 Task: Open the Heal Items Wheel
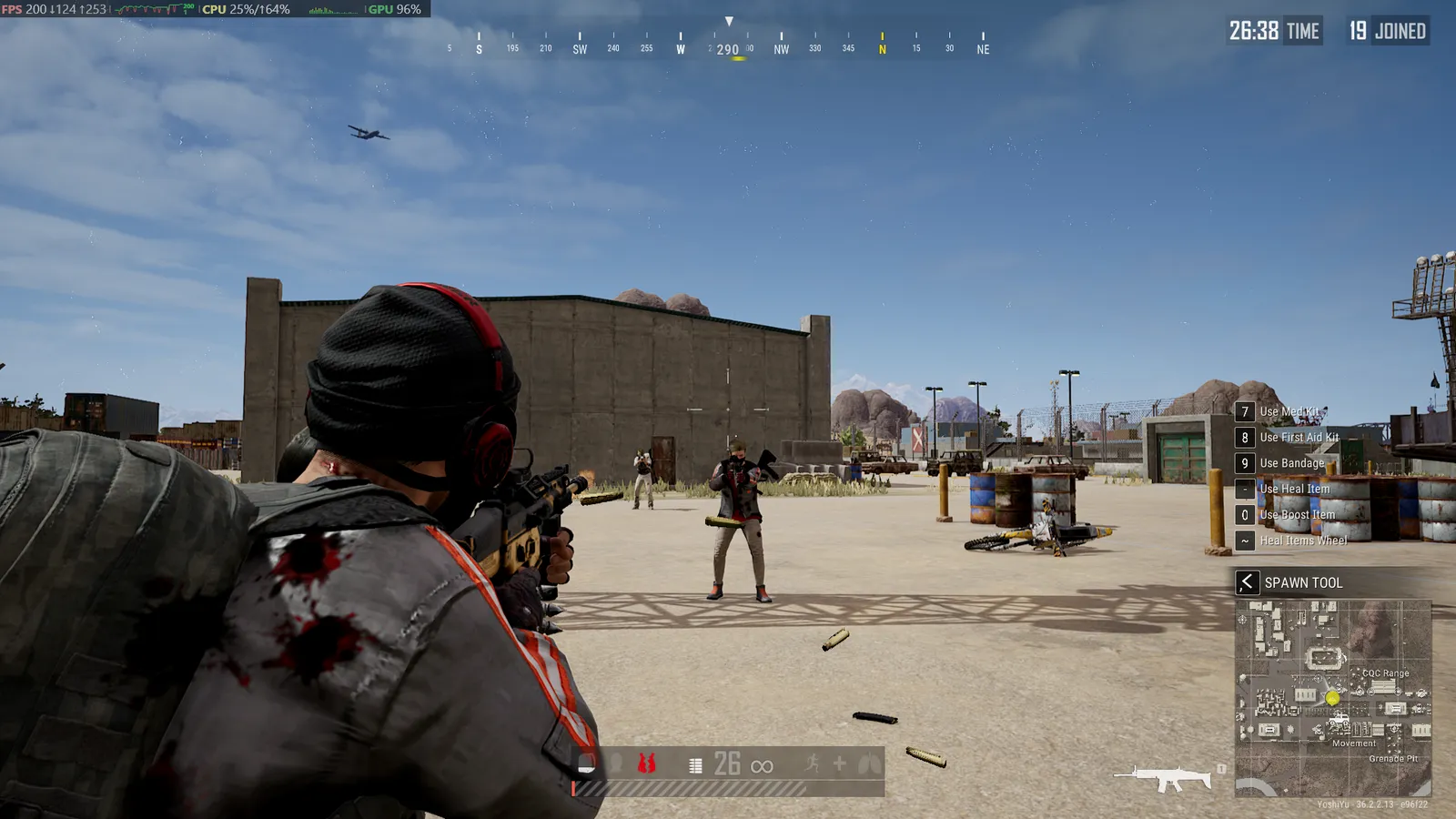click(1303, 541)
